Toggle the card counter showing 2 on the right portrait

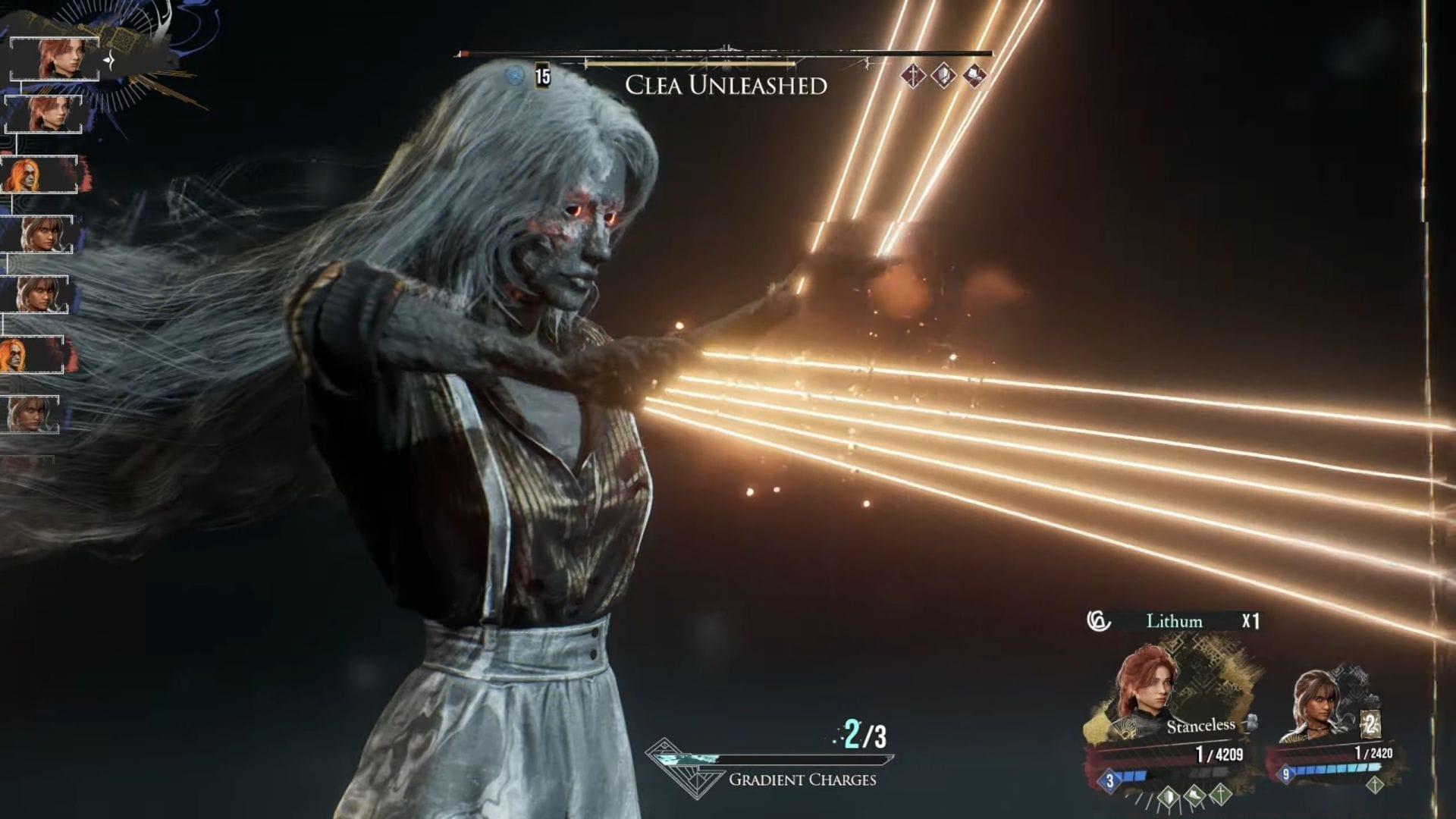pos(1370,723)
